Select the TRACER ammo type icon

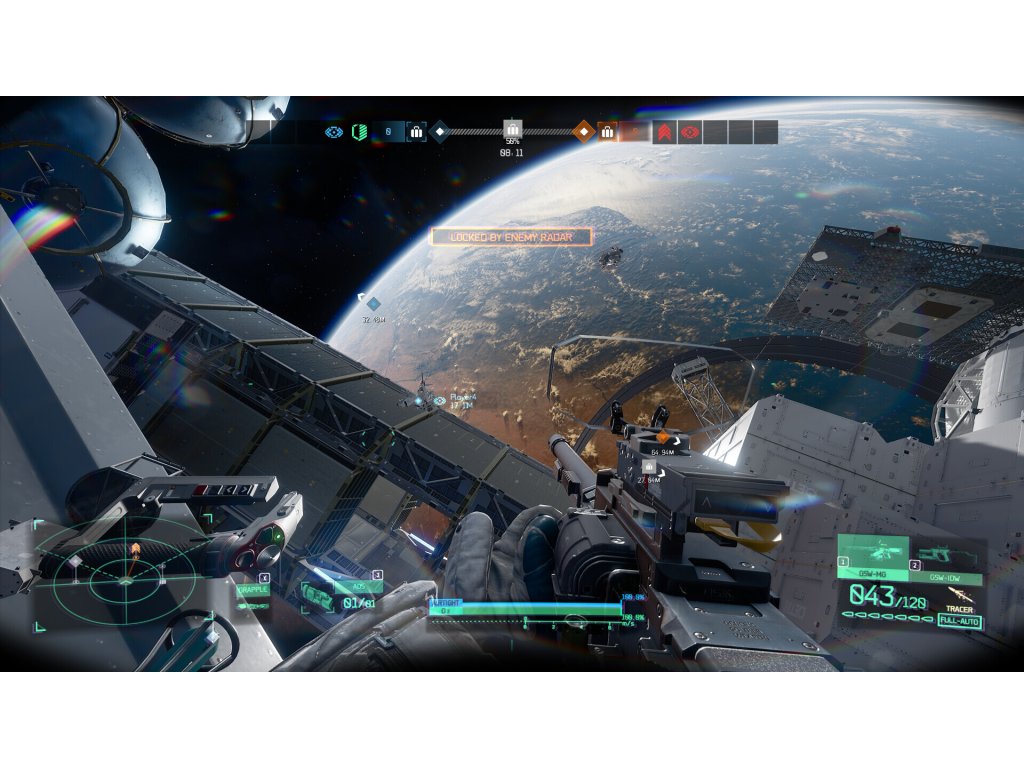point(960,598)
